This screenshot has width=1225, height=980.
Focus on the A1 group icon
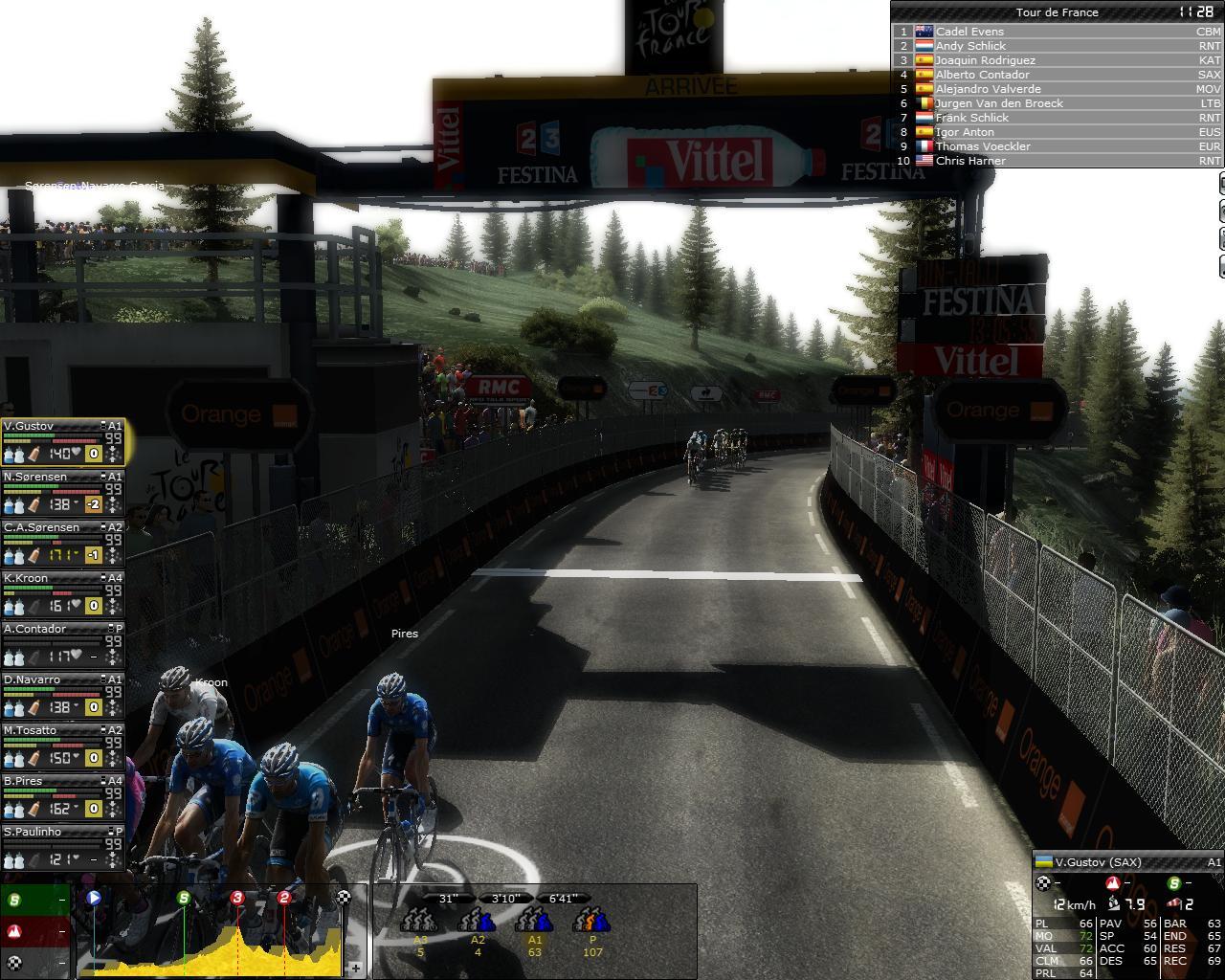534,921
